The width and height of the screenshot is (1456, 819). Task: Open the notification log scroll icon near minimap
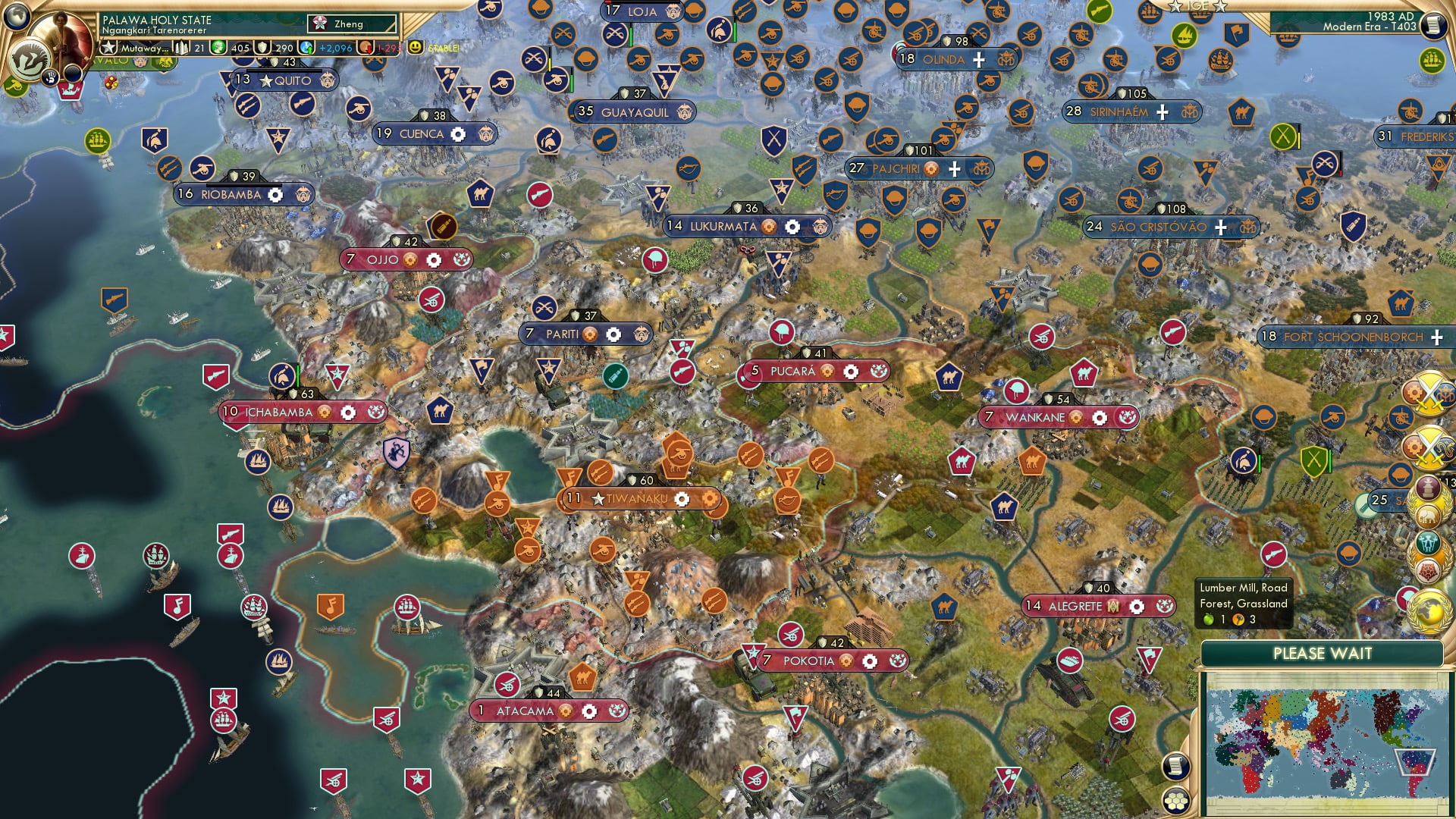1175,764
